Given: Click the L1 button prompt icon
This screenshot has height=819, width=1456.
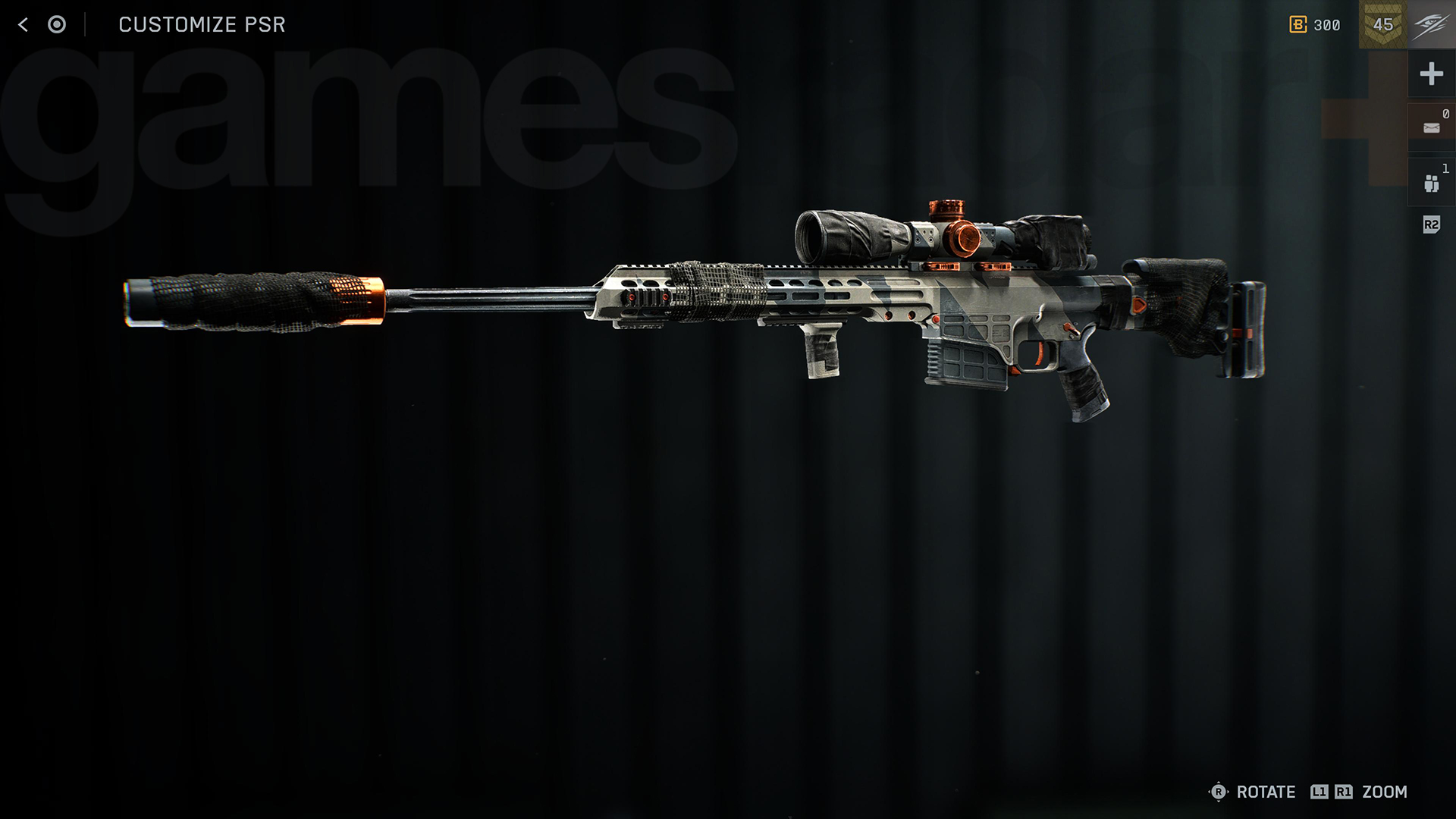Looking at the screenshot, I should point(1319,792).
